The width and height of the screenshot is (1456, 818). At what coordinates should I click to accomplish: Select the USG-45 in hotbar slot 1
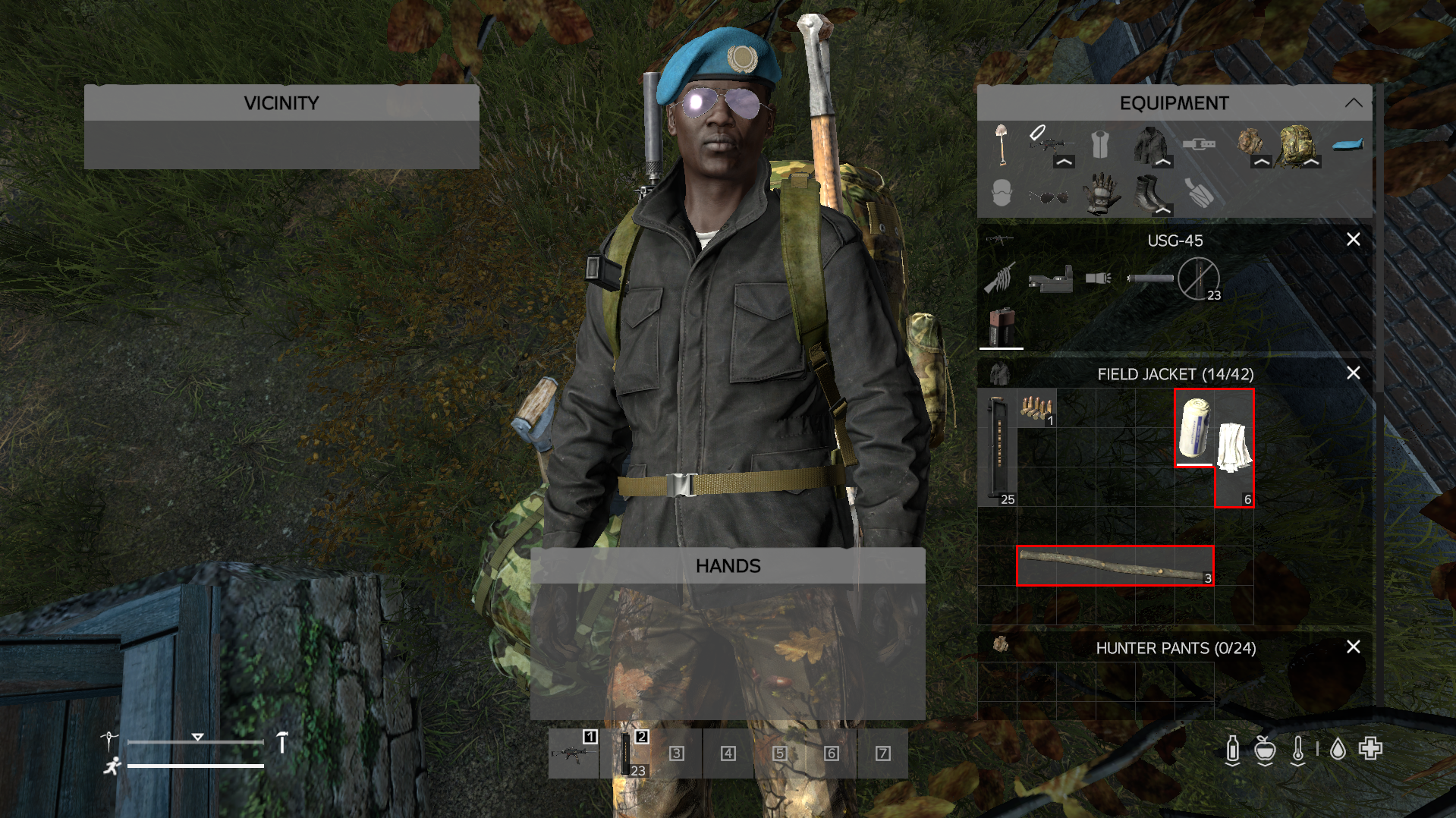(574, 754)
